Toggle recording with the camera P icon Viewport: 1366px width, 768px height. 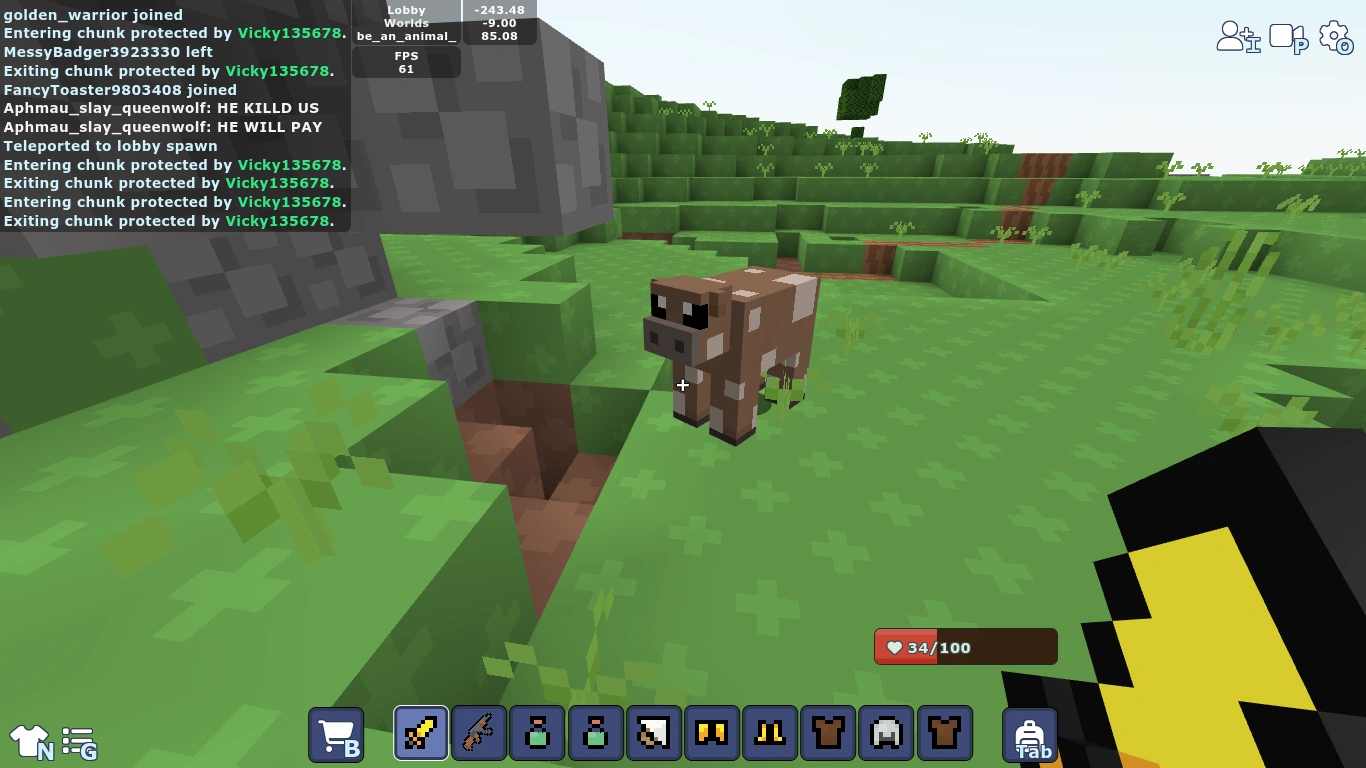click(1288, 35)
